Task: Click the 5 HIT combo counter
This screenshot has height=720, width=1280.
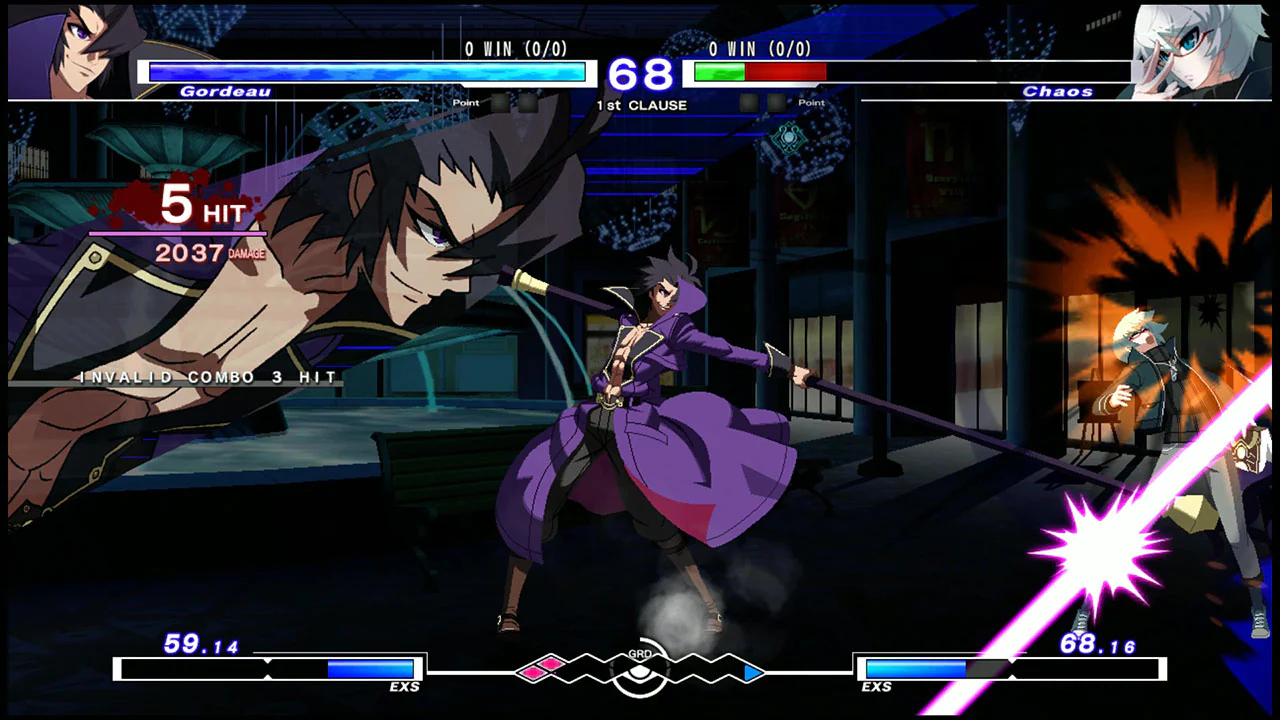Action: point(200,205)
